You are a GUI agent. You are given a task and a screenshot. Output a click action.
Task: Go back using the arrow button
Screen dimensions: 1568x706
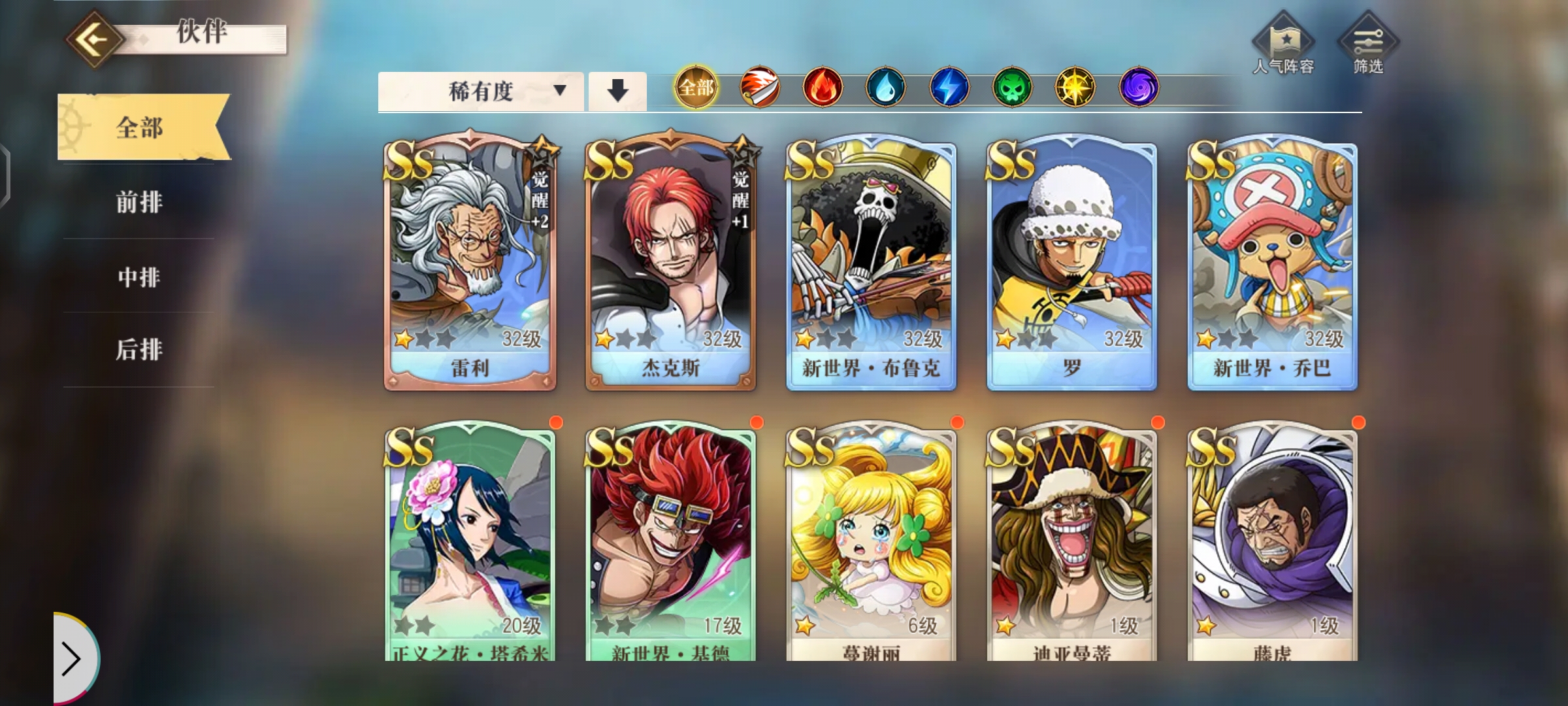[x=95, y=39]
